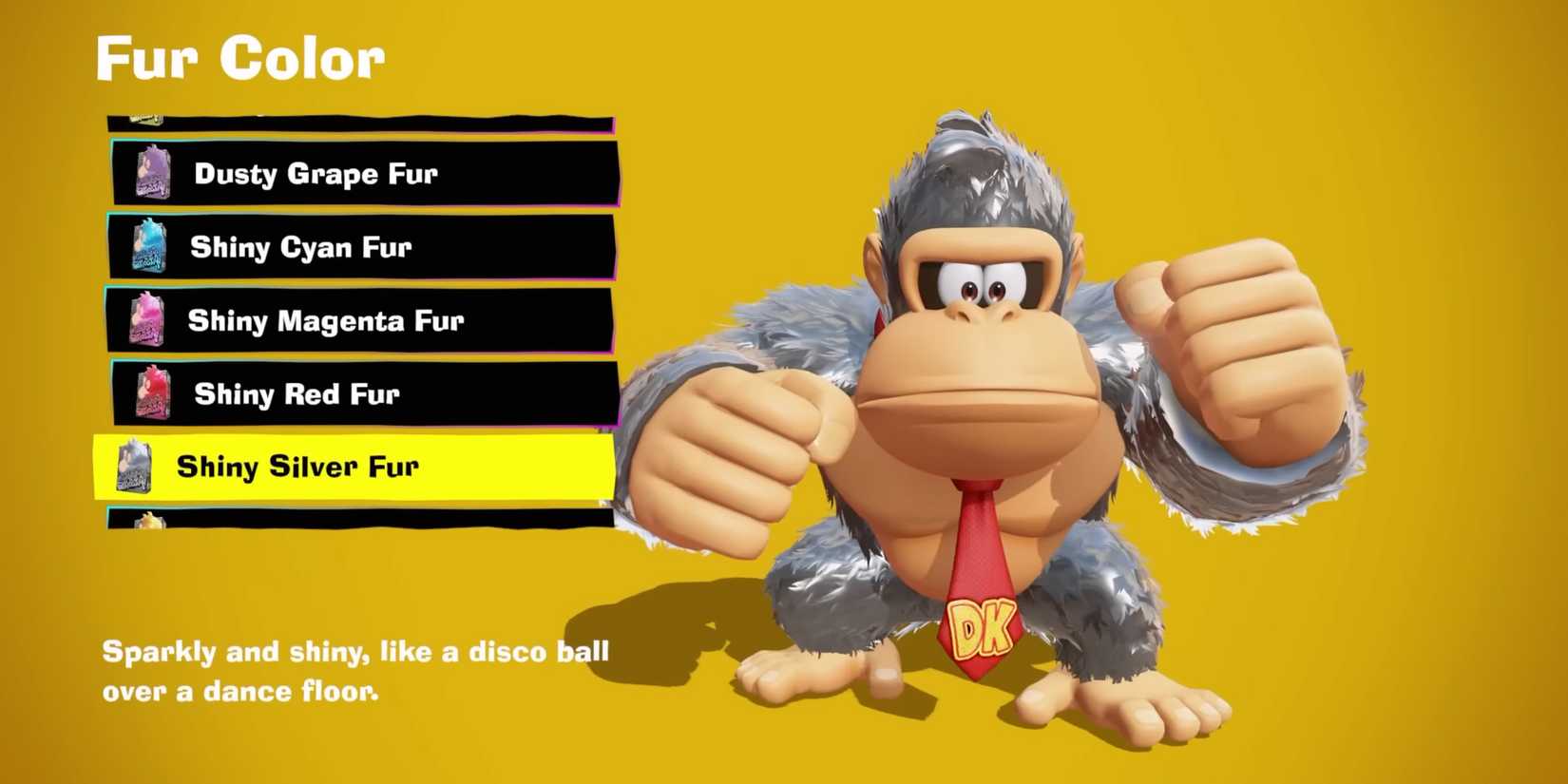Image resolution: width=1568 pixels, height=784 pixels.
Task: Expand the partially hidden list item above Dusty Grape
Action: [361, 116]
